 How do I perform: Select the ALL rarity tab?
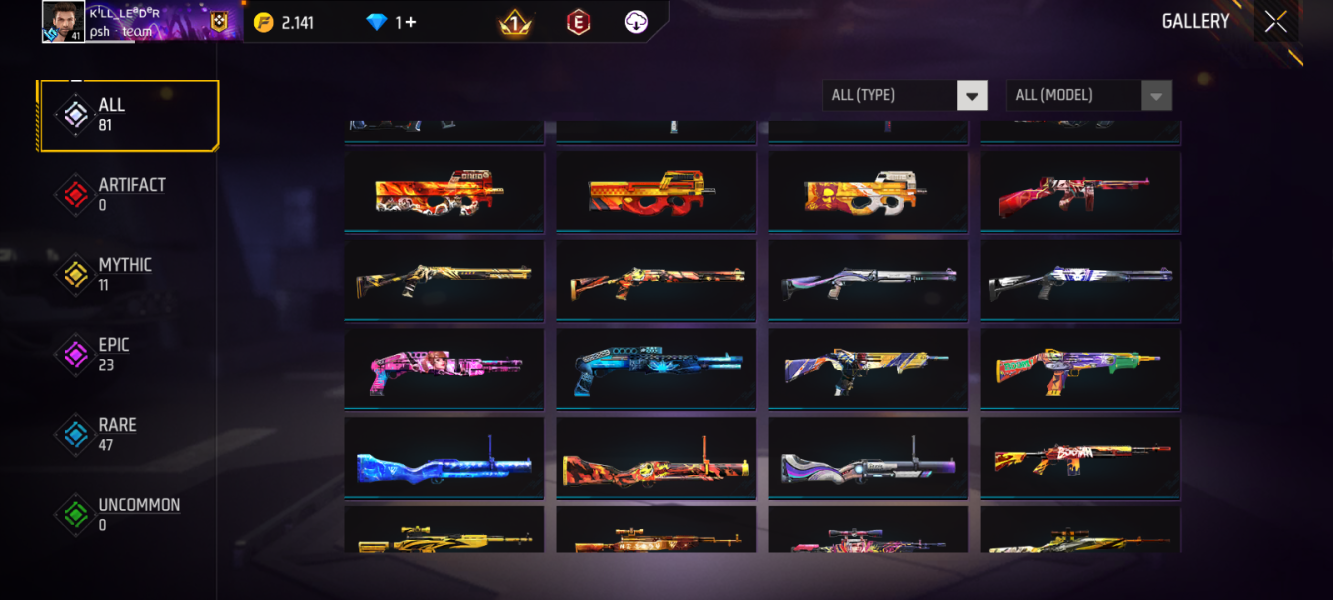128,115
